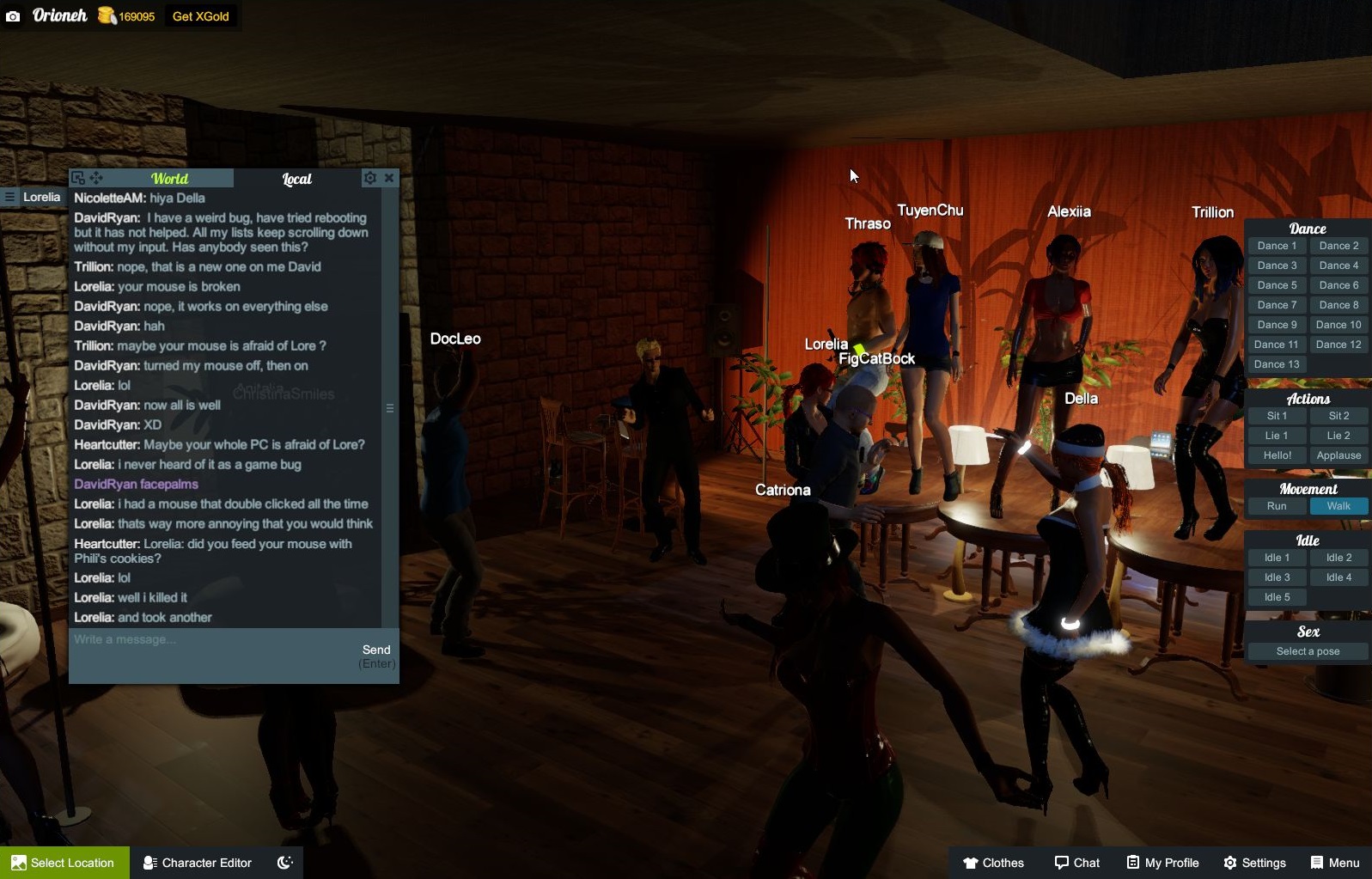
Task: Click the chat window move arrows icon
Action: pos(96,178)
